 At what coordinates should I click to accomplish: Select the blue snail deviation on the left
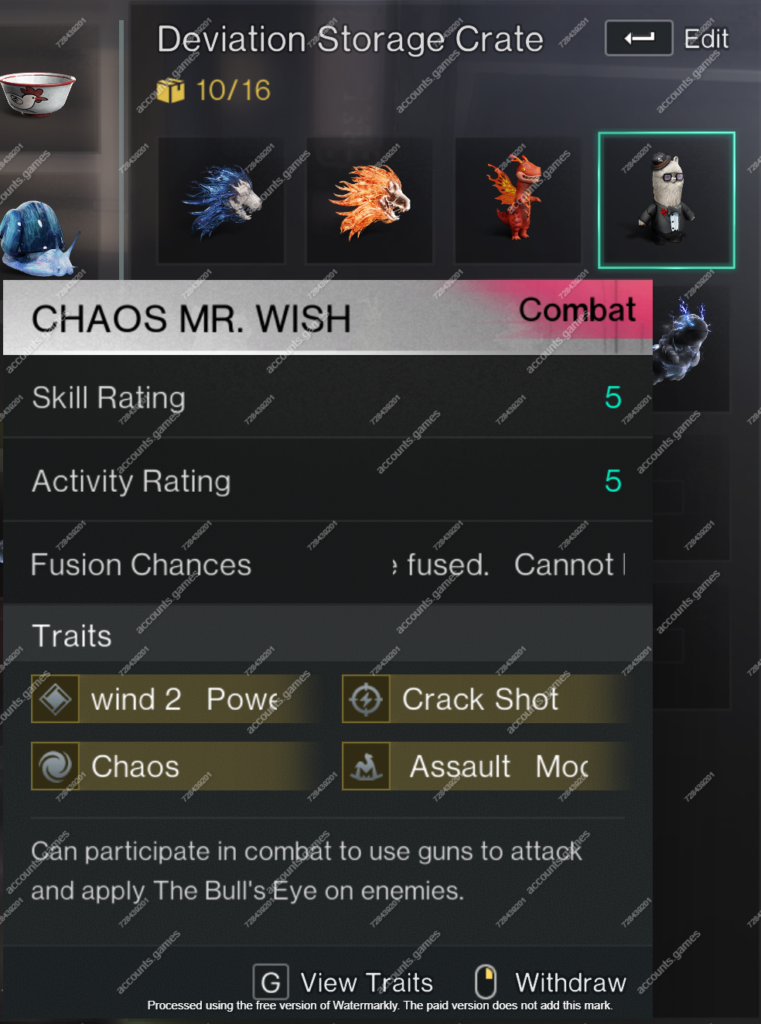pyautogui.click(x=38, y=240)
